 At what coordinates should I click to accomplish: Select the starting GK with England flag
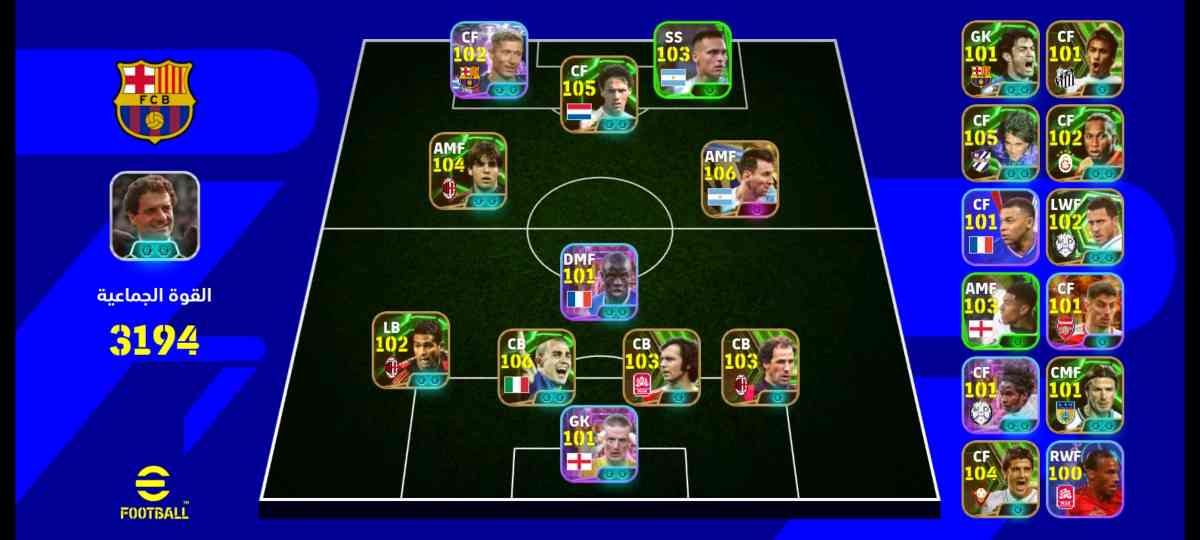(x=600, y=443)
